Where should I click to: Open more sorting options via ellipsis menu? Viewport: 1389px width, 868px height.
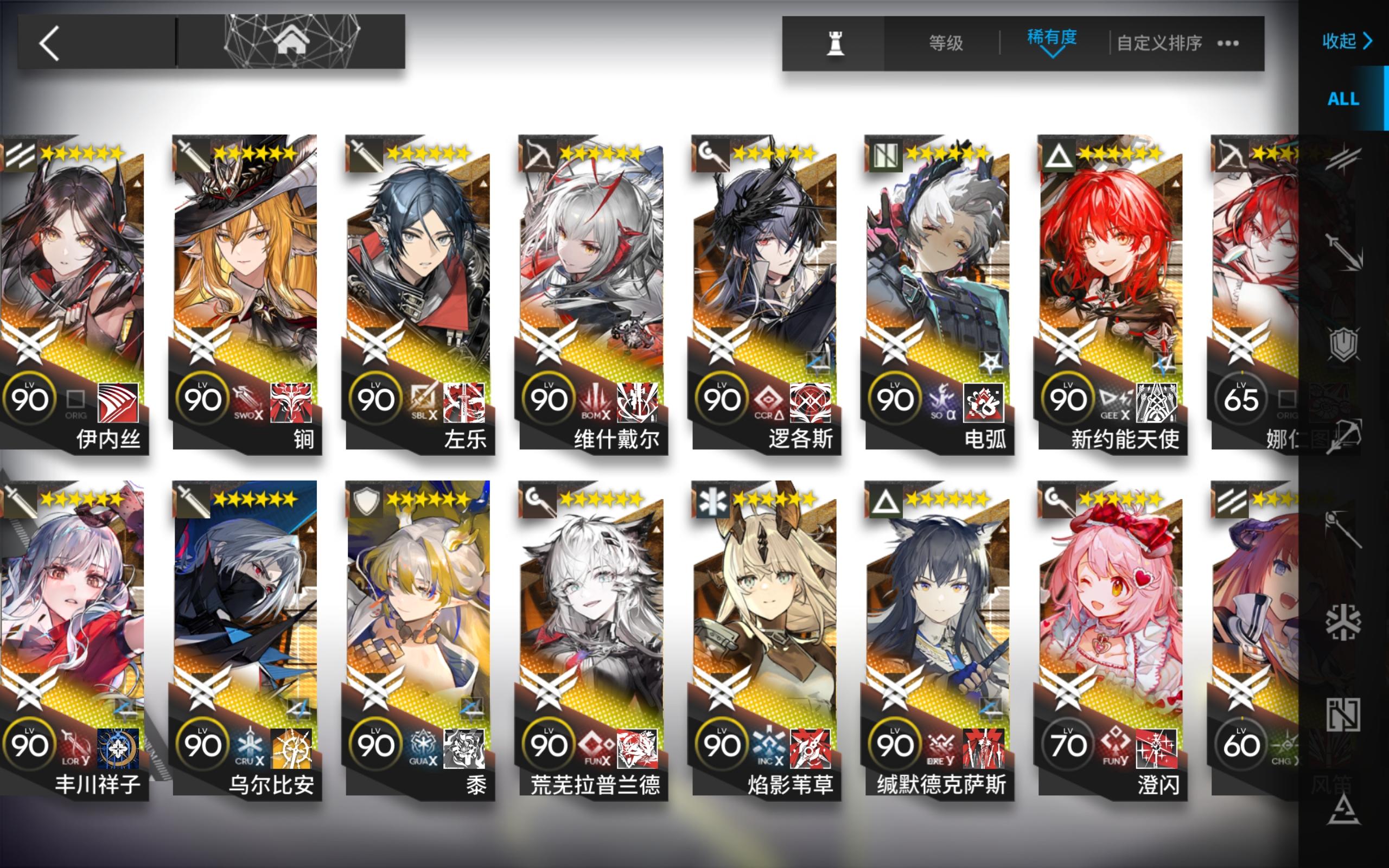(1228, 43)
